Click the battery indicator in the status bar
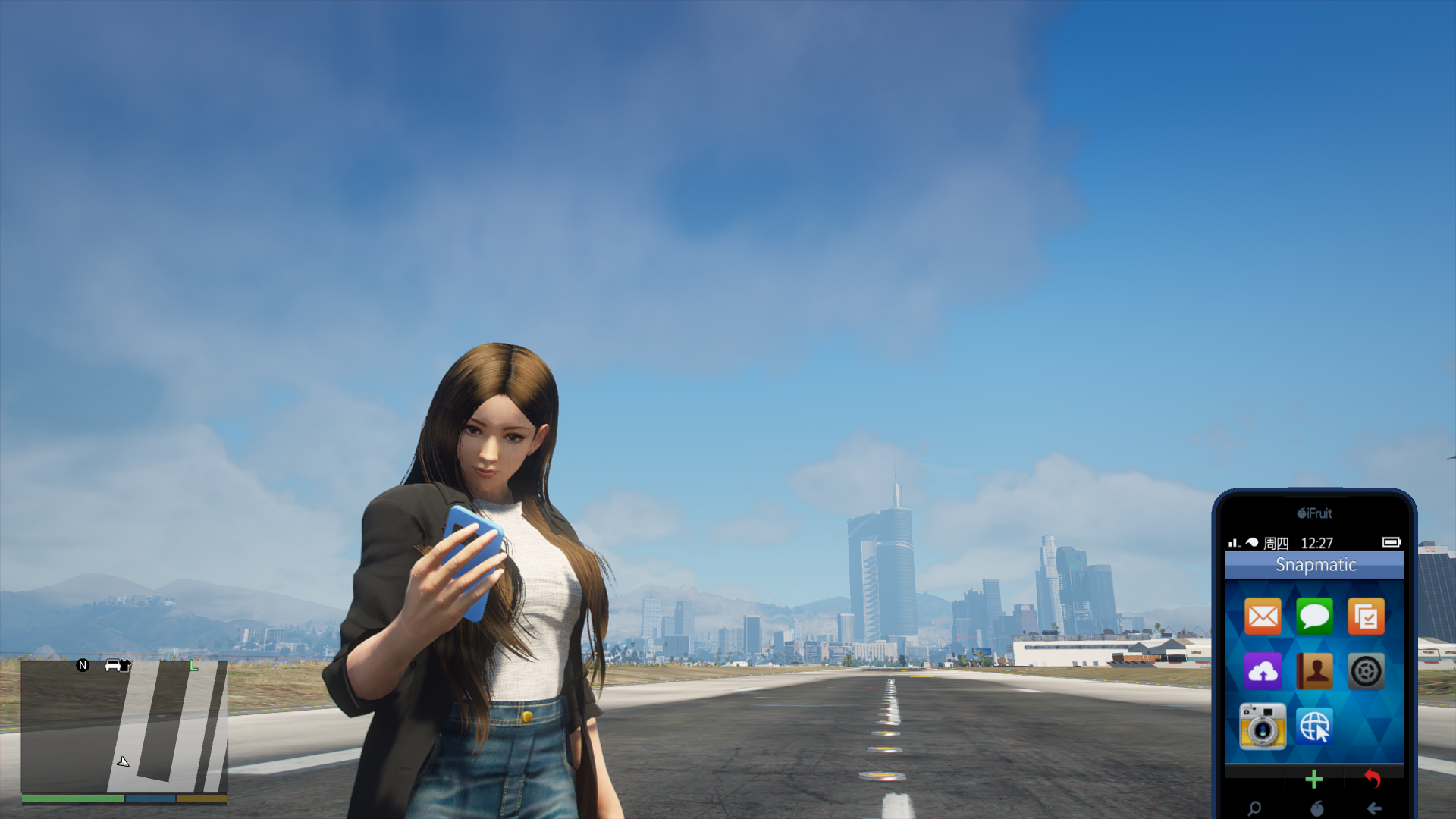The image size is (1456, 819). tap(1392, 543)
